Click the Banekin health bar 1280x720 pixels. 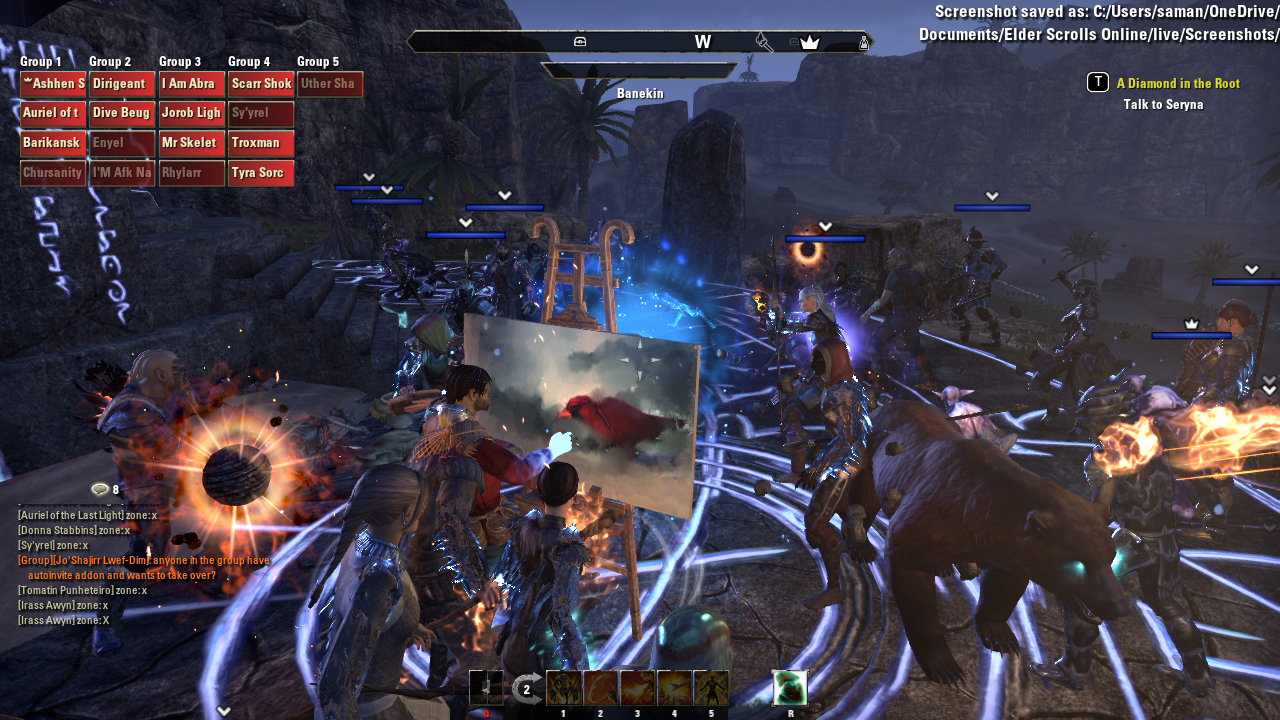(x=640, y=71)
